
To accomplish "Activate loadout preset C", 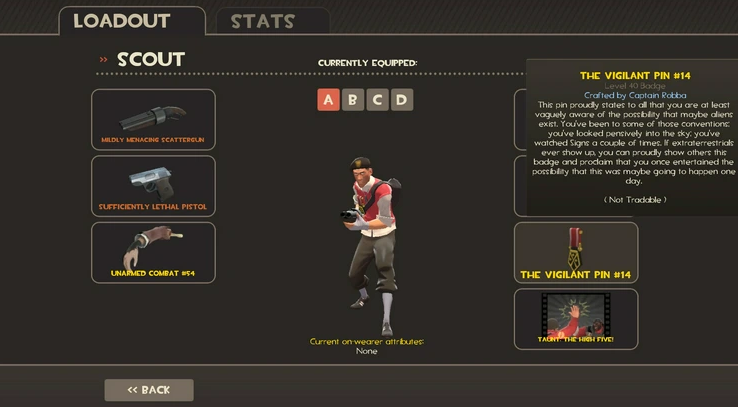I will [x=377, y=99].
